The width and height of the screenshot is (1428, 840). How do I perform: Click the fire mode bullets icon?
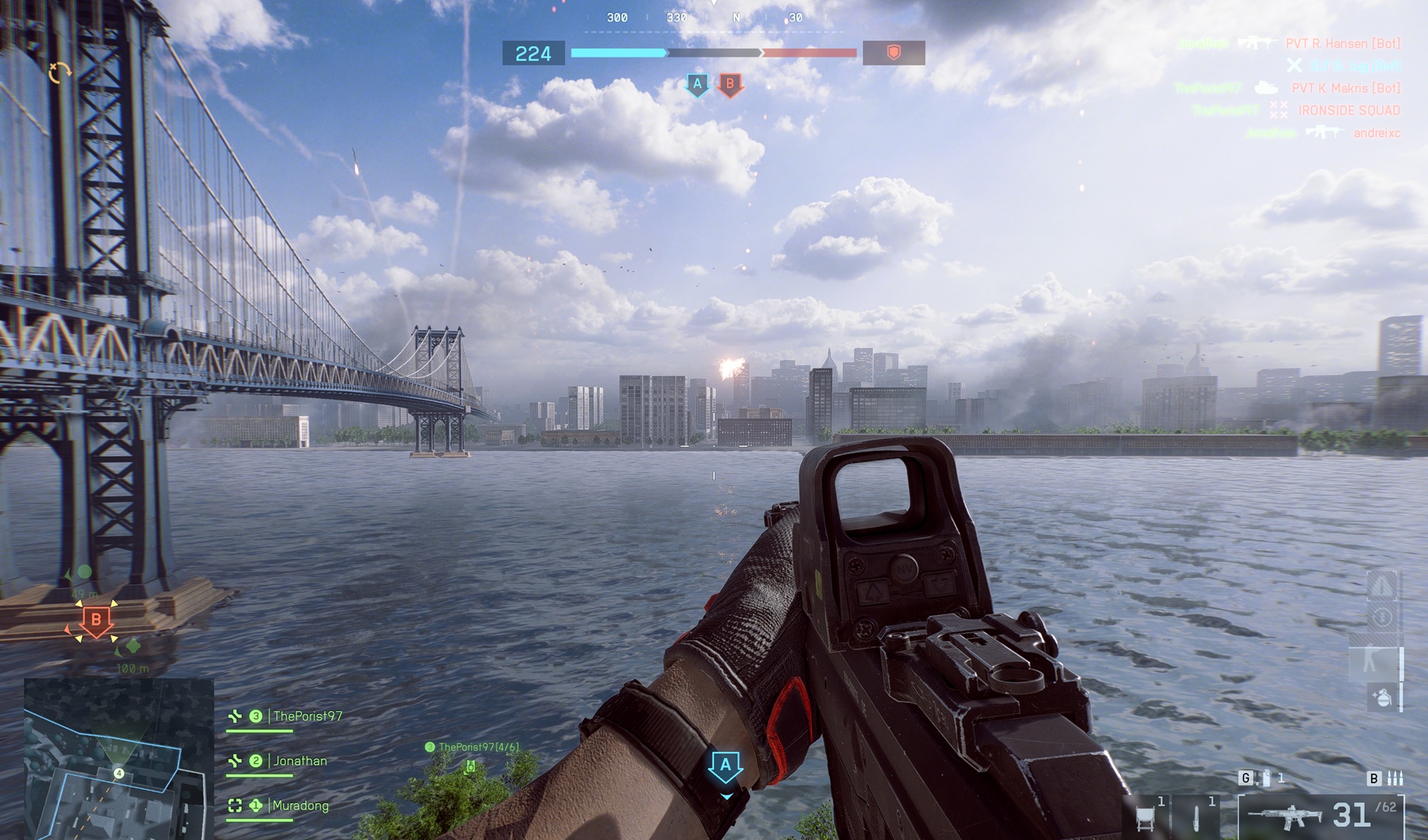tap(1394, 778)
